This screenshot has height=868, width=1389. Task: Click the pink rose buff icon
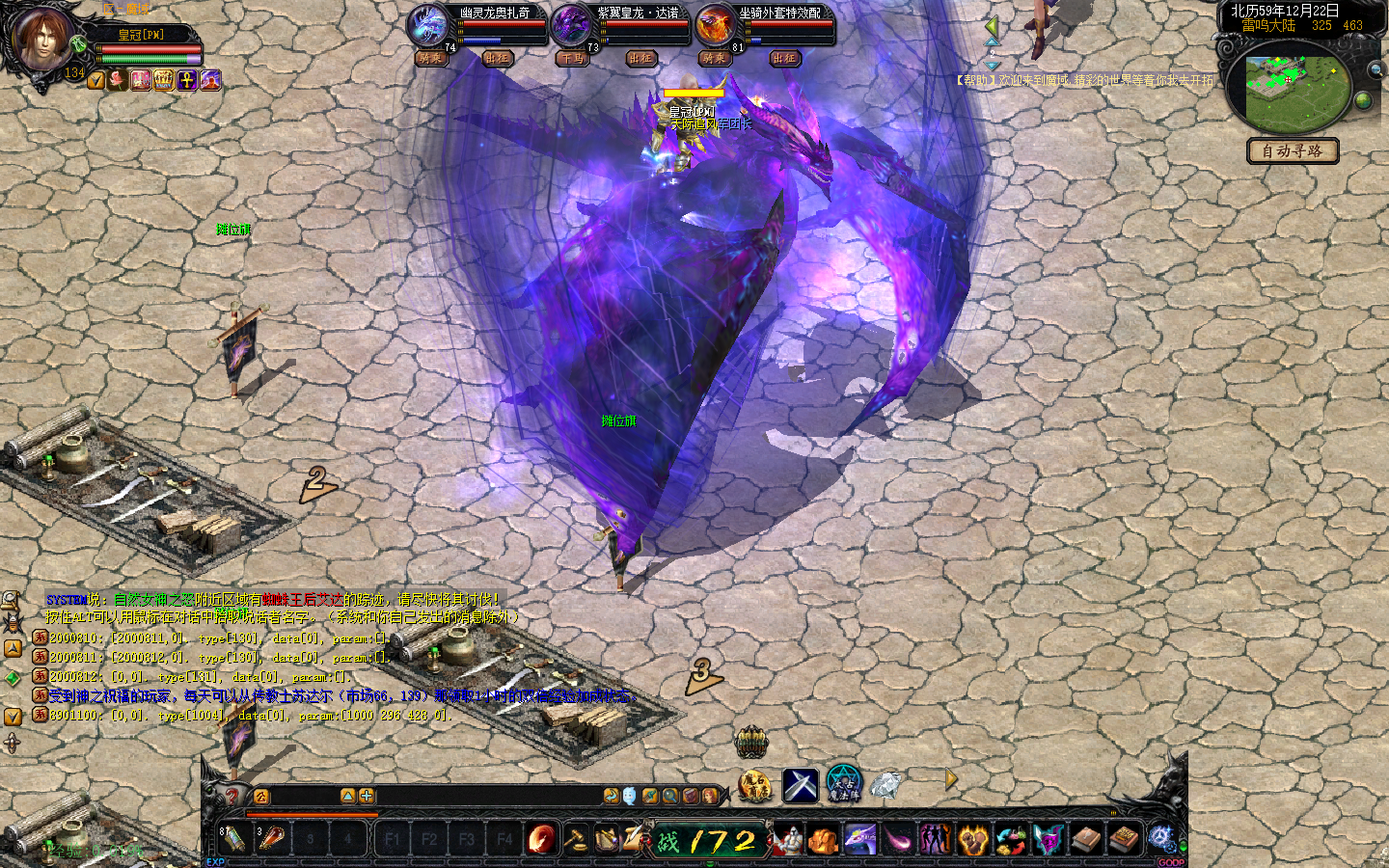click(x=119, y=80)
